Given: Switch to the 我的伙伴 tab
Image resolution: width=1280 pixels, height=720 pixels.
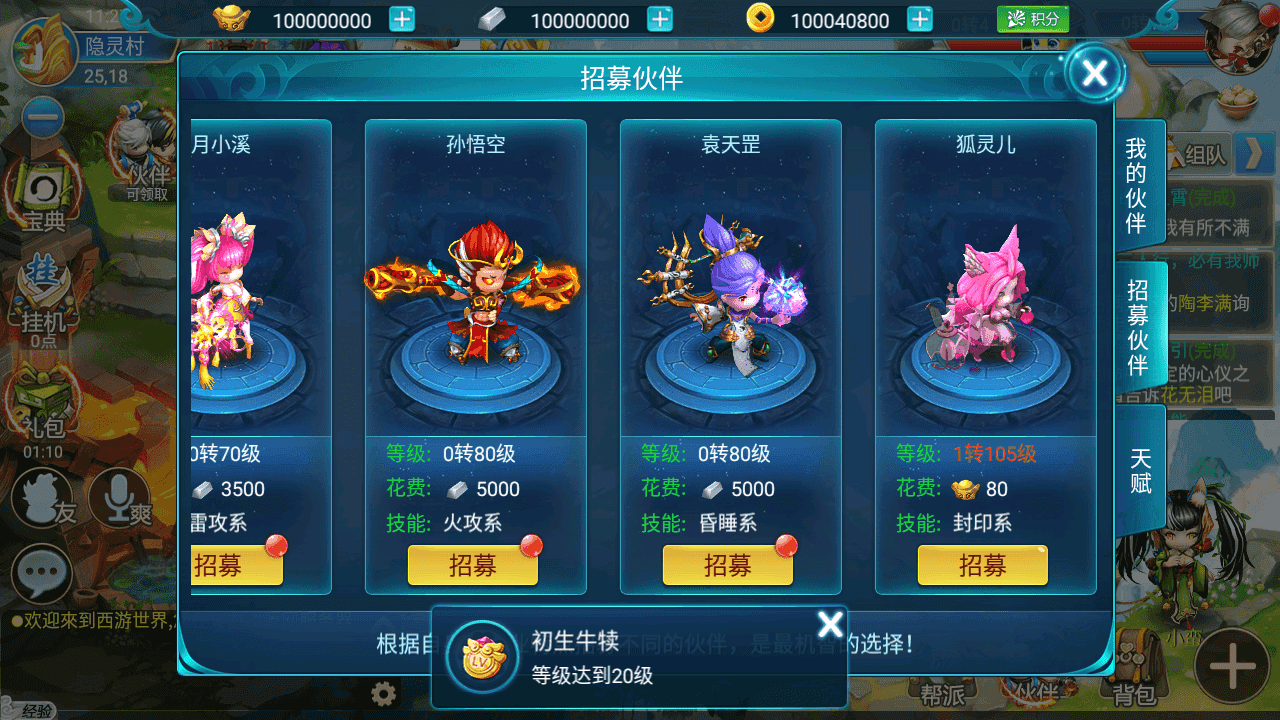Looking at the screenshot, I should 1137,185.
